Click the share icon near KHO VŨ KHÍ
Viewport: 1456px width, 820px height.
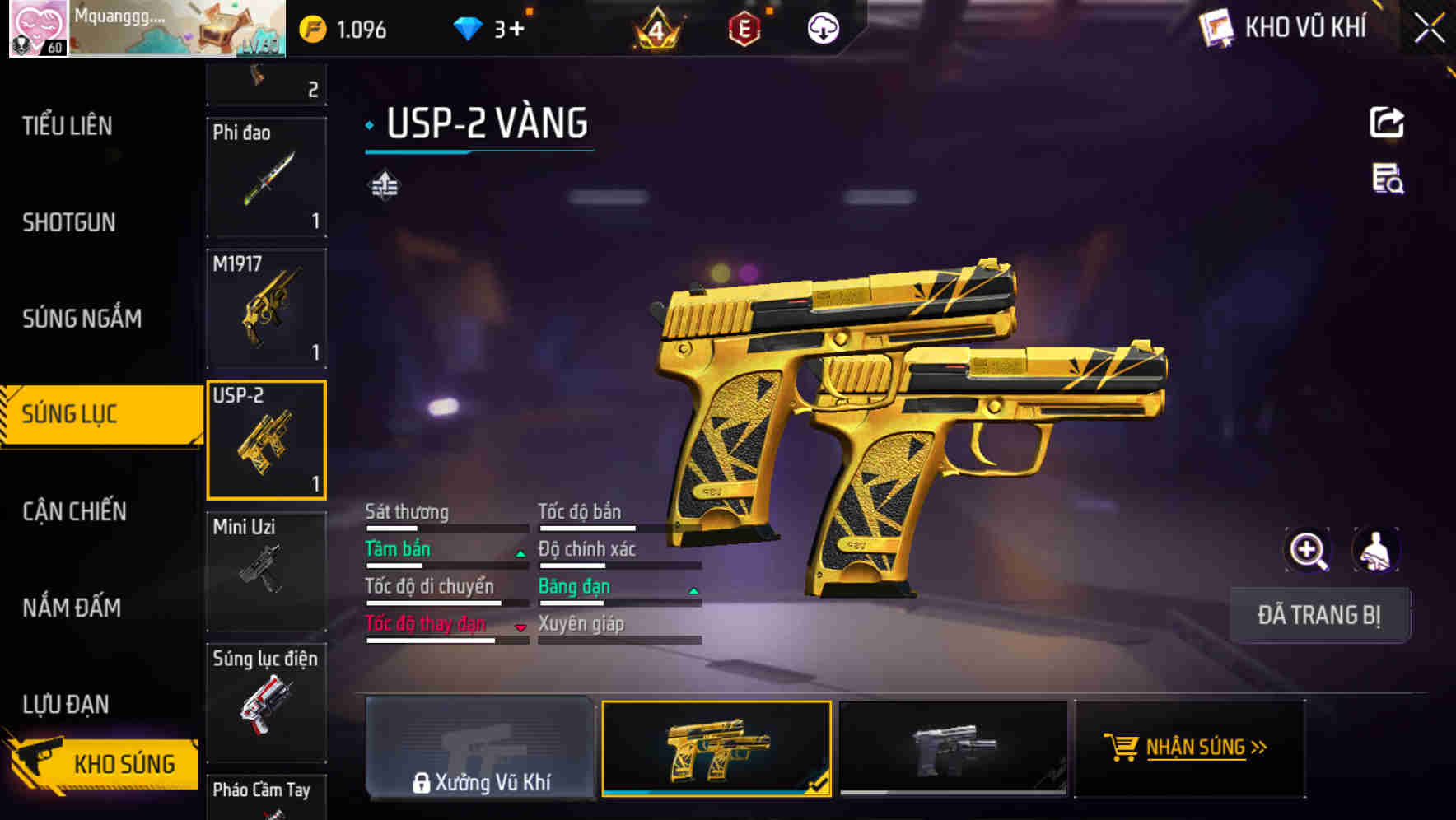click(x=1389, y=122)
